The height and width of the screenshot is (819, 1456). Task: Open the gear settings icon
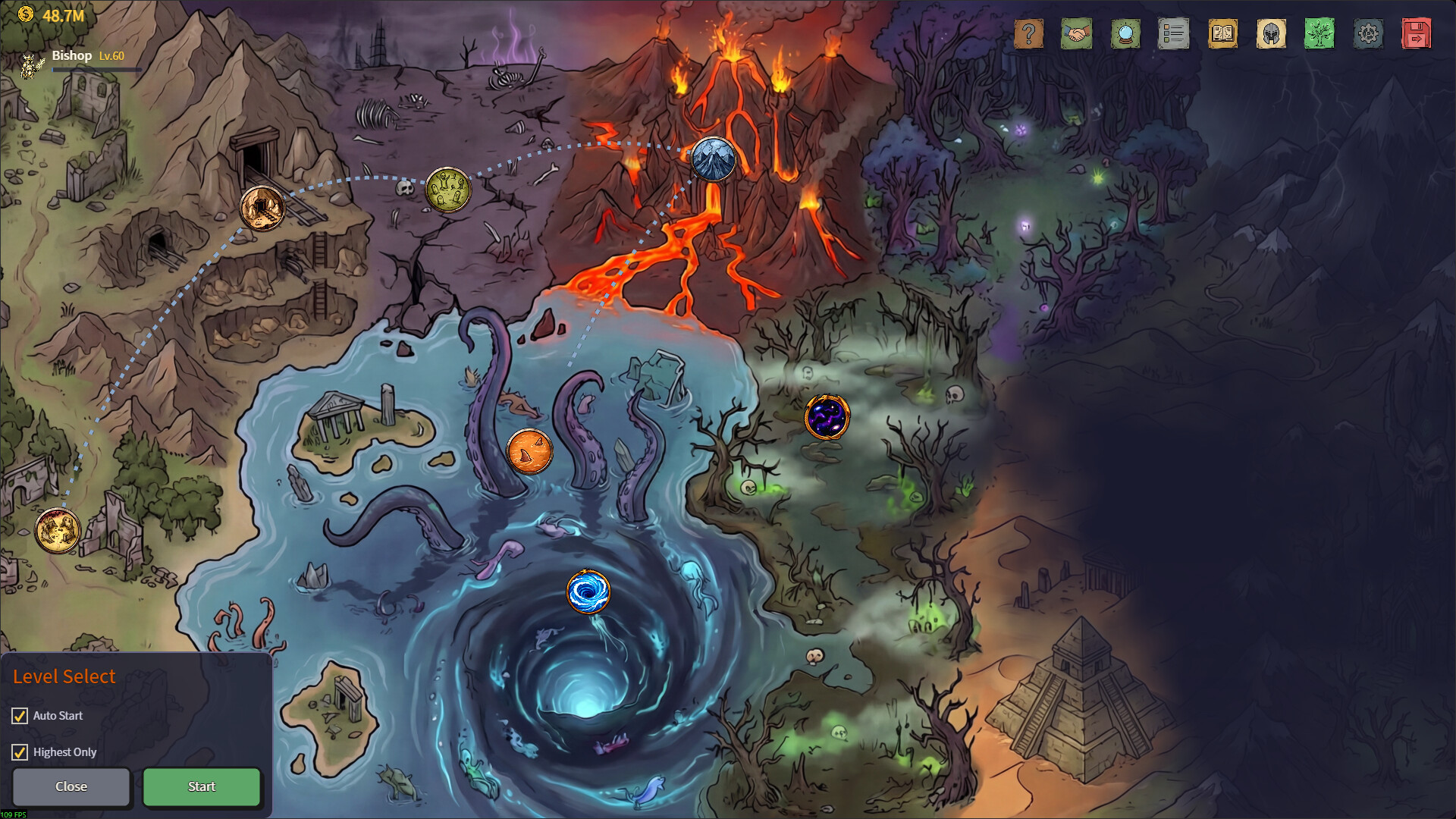click(x=1369, y=33)
